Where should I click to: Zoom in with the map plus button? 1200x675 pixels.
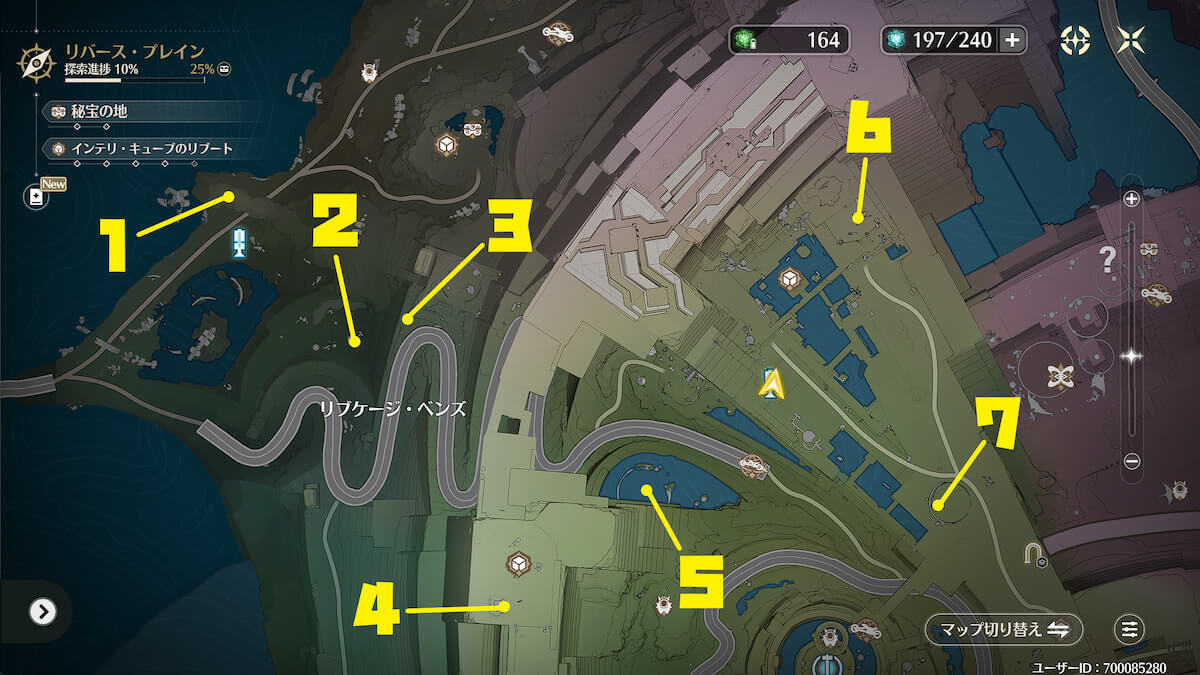tap(1132, 199)
